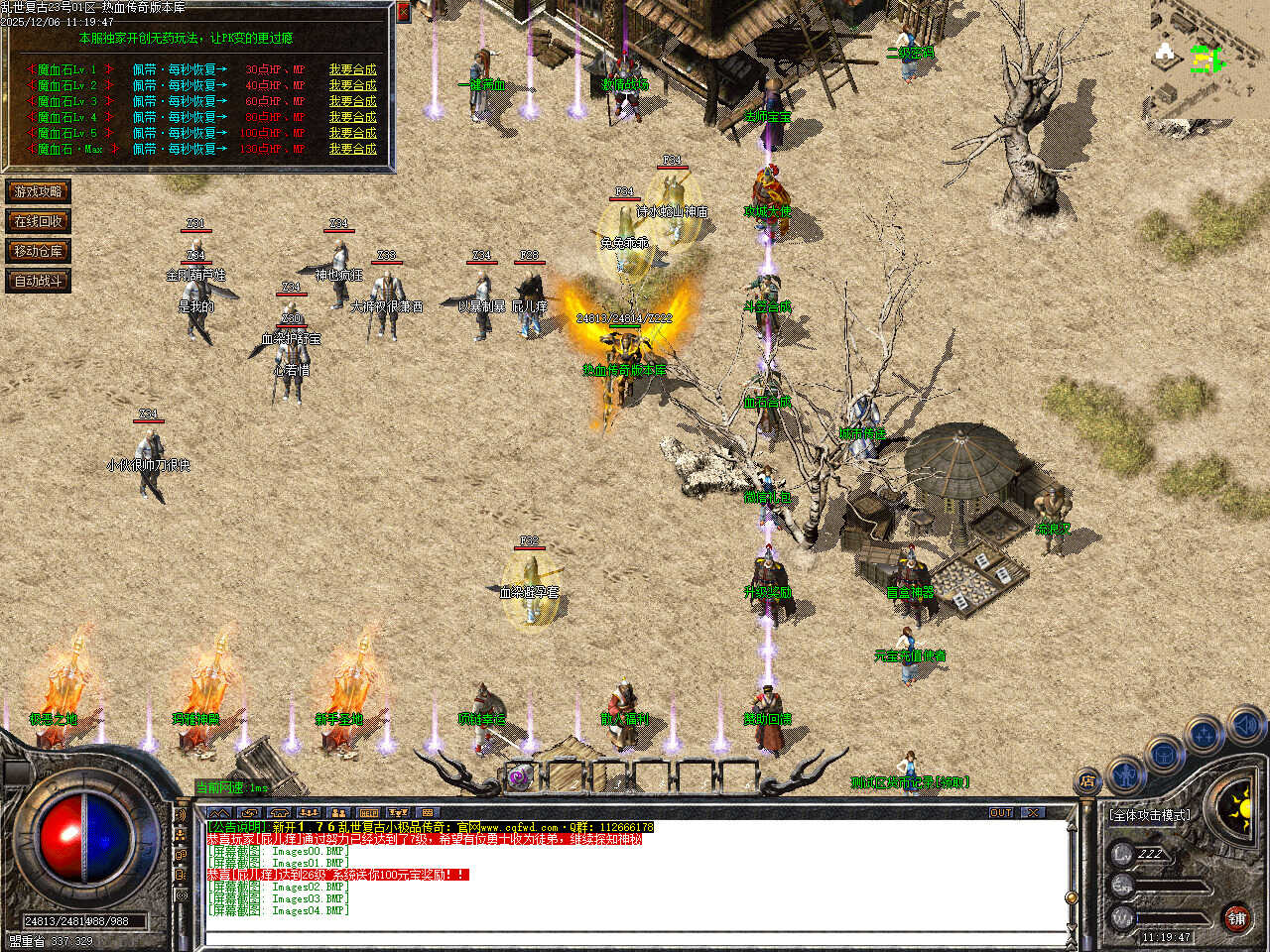Open the bag inventory icon
This screenshot has width=1270, height=952.
(1163, 754)
